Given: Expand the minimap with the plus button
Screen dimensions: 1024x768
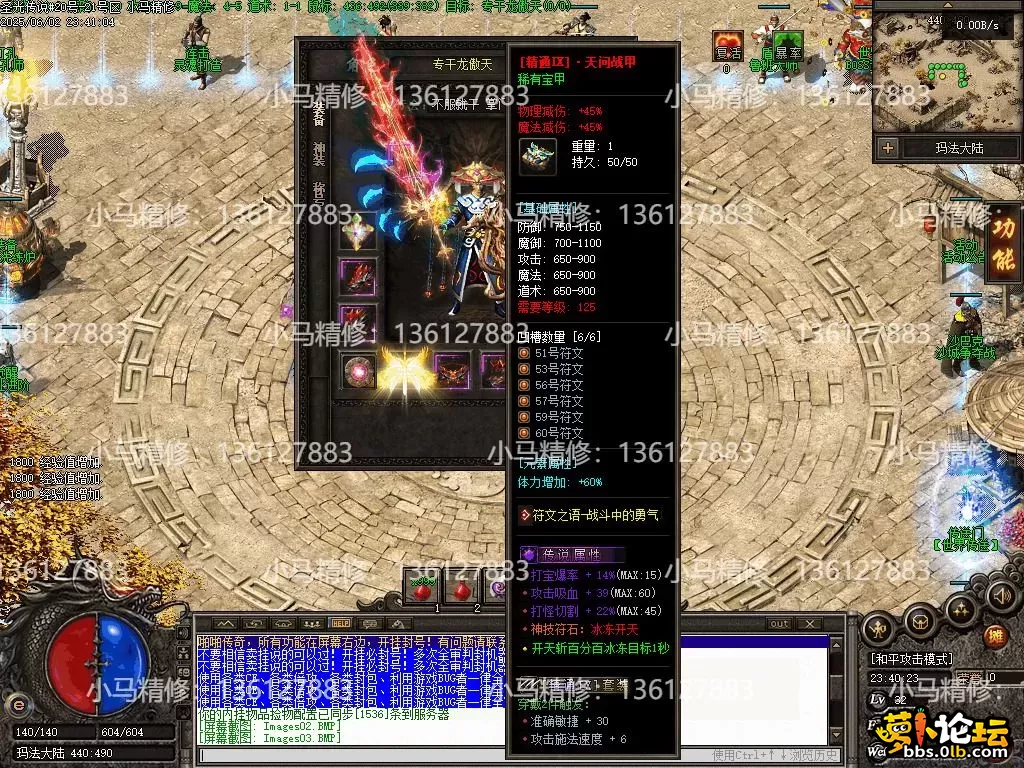Looking at the screenshot, I should point(888,148).
